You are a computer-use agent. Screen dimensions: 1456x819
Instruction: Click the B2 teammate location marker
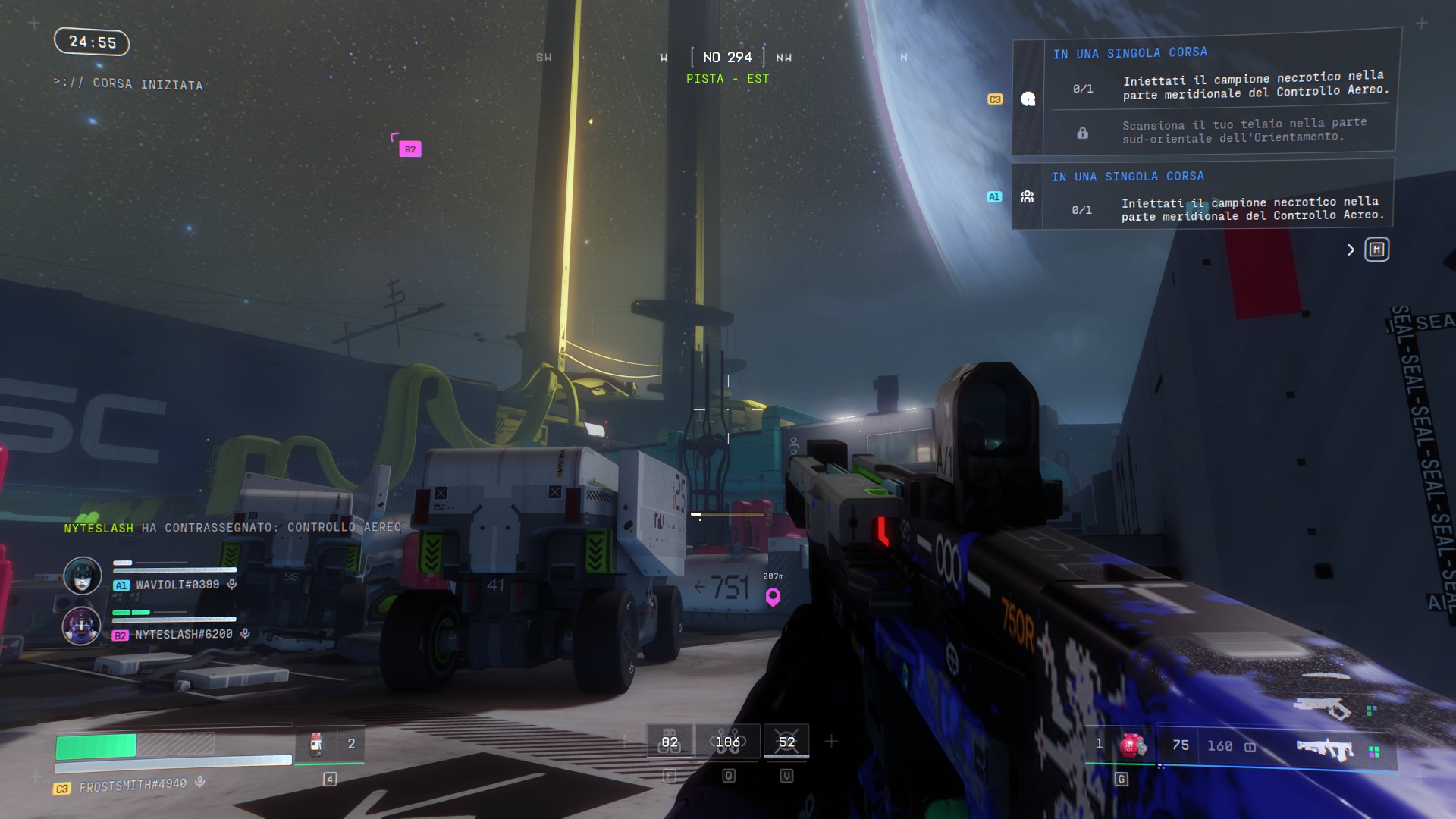point(409,149)
